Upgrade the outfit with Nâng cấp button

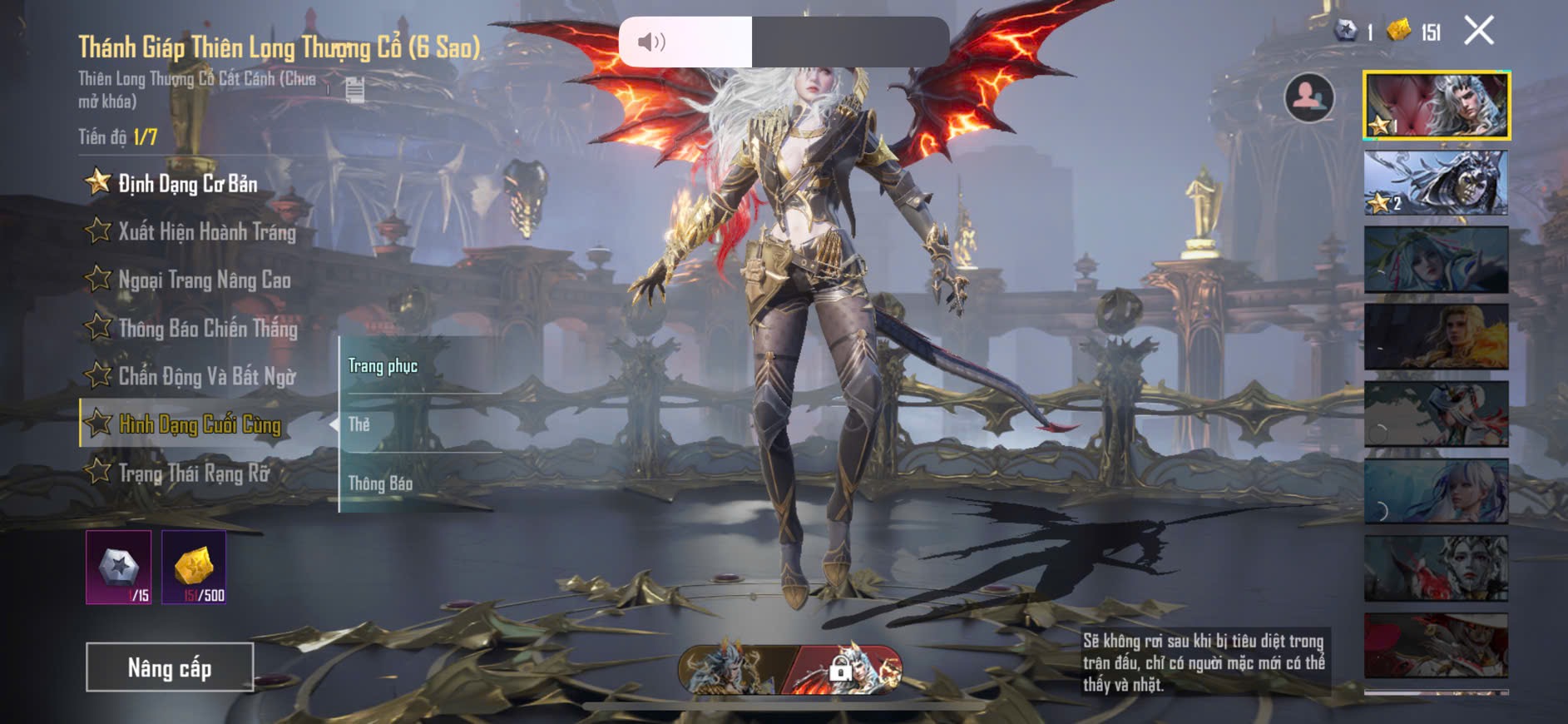tap(170, 667)
